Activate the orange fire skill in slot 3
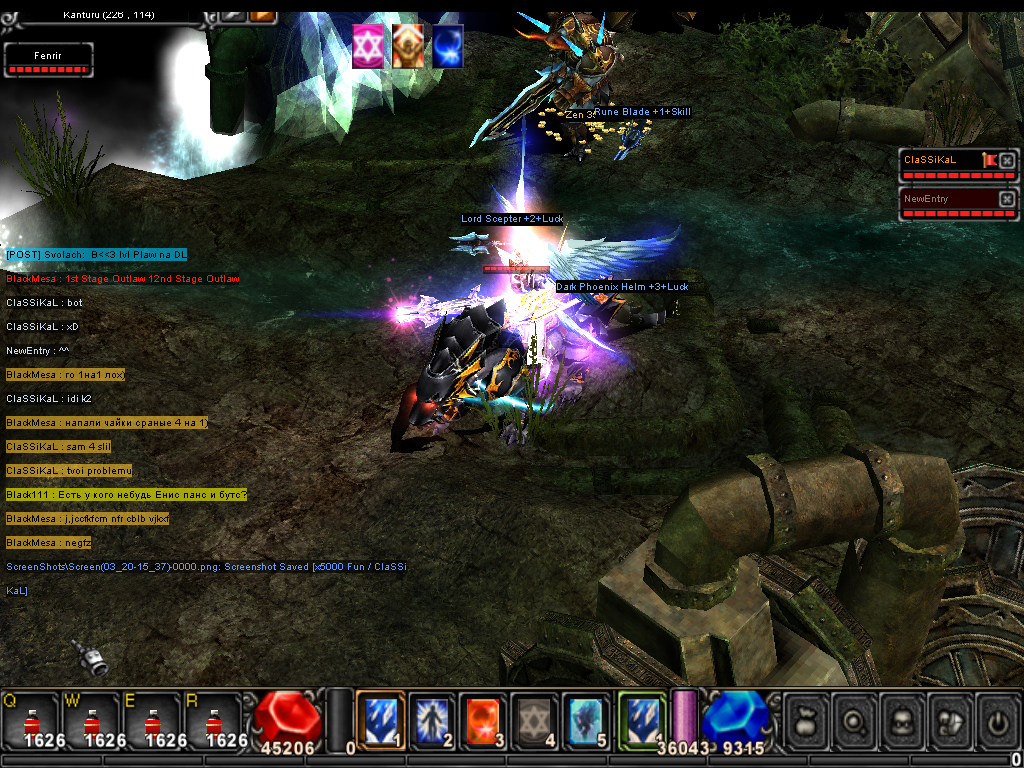The image size is (1024, 768). pyautogui.click(x=483, y=718)
